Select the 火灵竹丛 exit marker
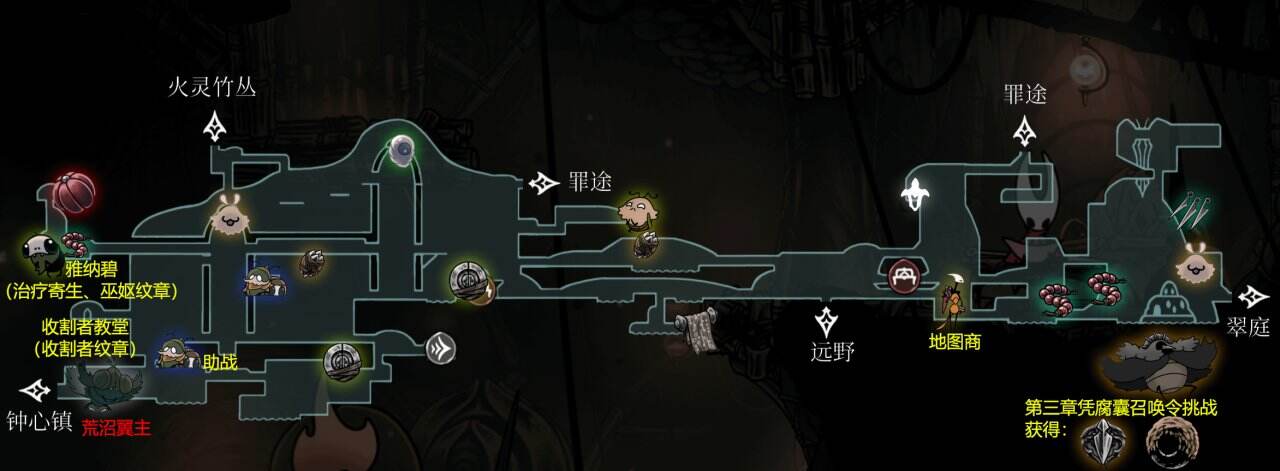The height and width of the screenshot is (471, 1280). [215, 126]
